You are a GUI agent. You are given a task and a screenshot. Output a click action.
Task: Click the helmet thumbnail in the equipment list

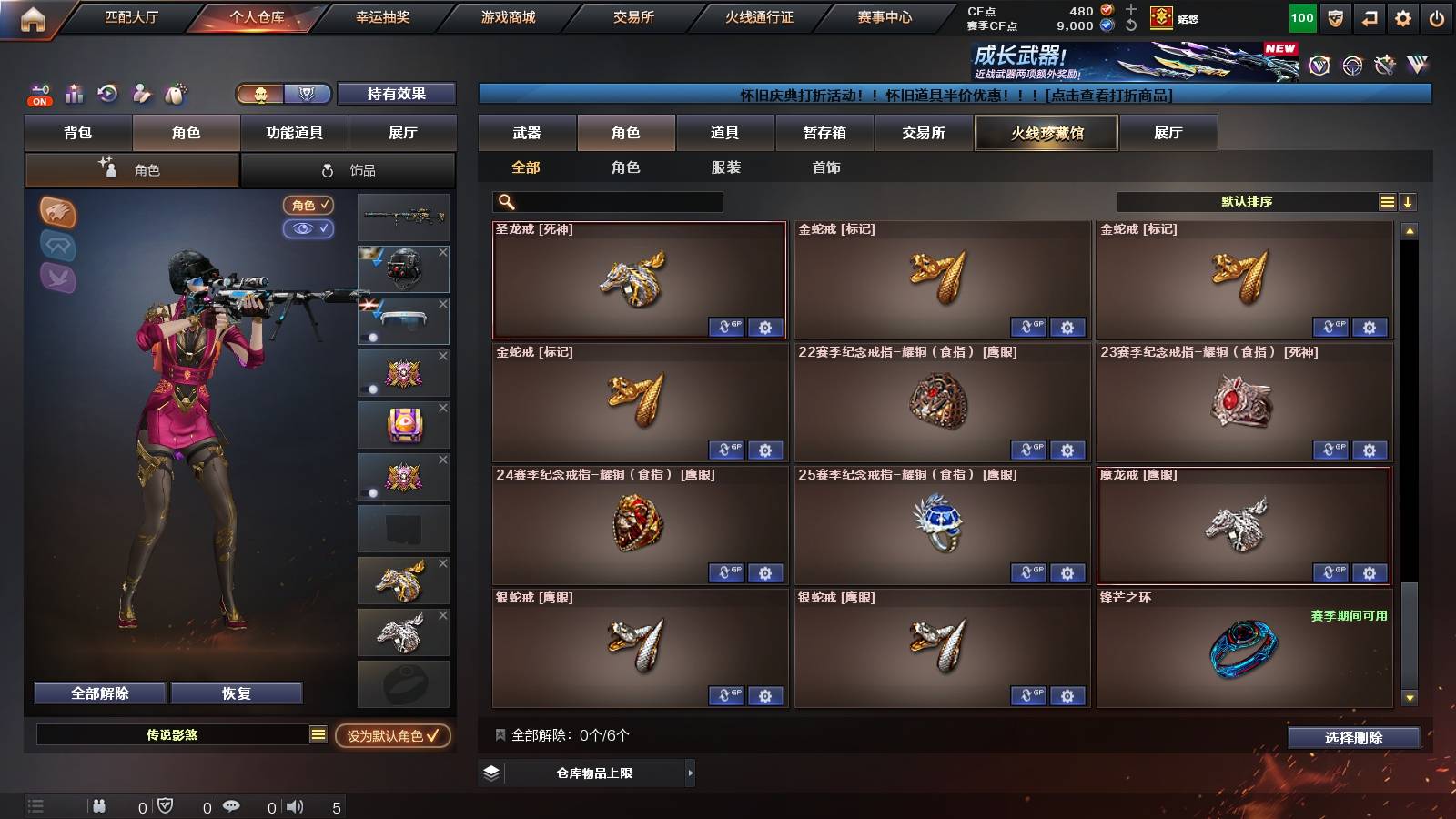[x=403, y=268]
